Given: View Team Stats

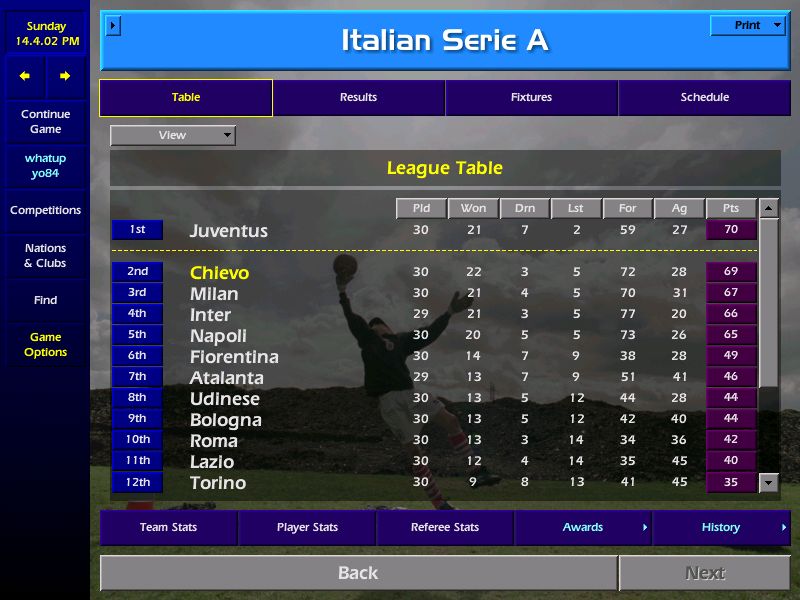Looking at the screenshot, I should [168, 527].
